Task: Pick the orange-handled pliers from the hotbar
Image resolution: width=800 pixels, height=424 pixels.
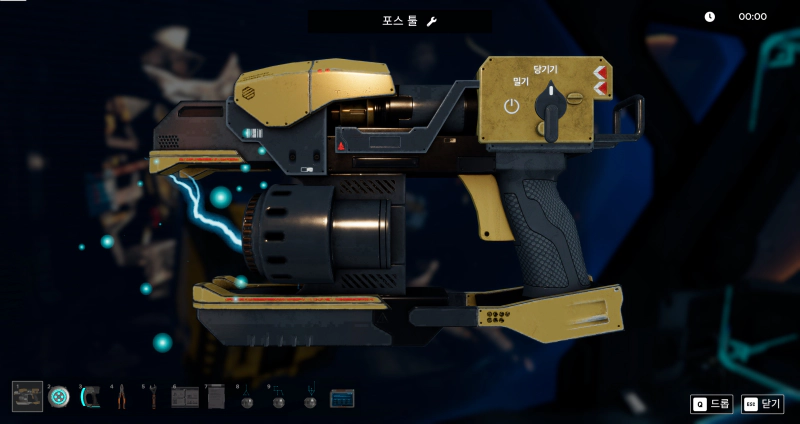Action: tap(121, 397)
